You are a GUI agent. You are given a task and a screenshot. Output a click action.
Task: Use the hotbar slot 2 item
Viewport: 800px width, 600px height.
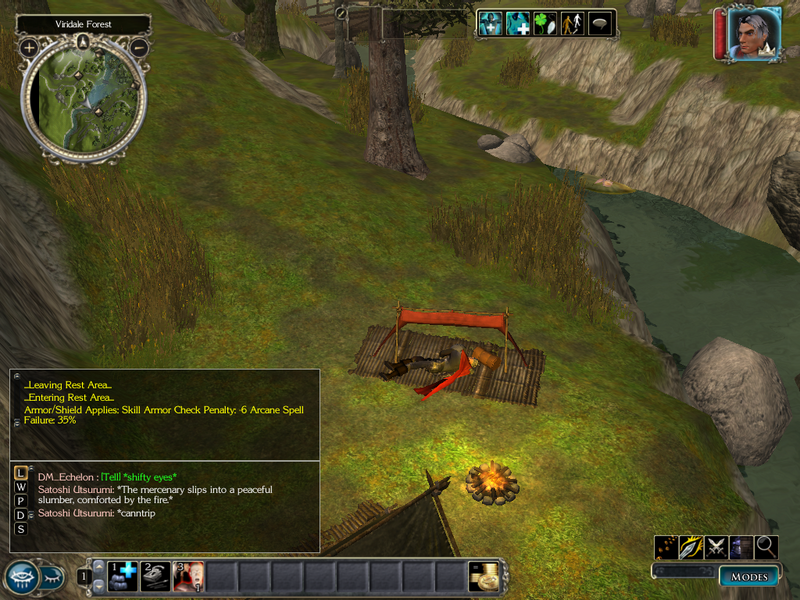(156, 576)
